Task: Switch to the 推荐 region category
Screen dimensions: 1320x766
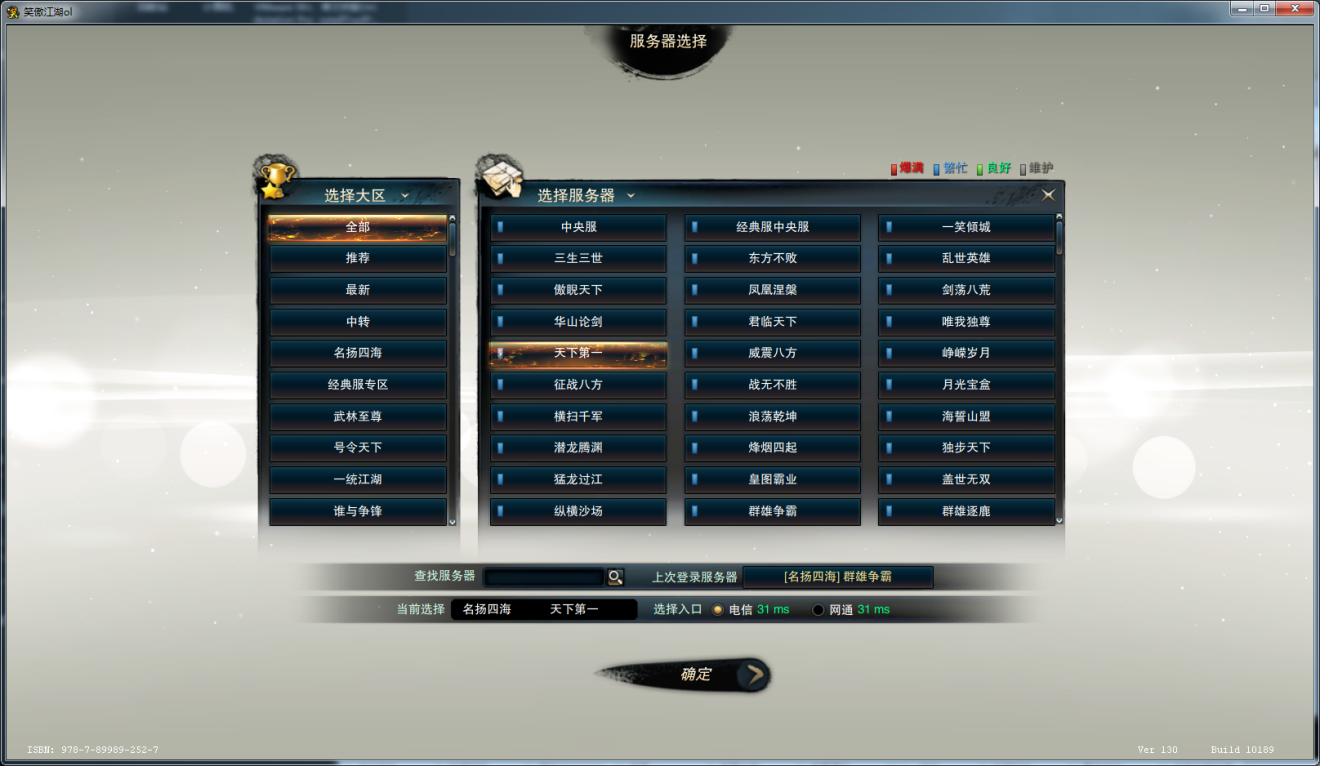Action: tap(358, 258)
